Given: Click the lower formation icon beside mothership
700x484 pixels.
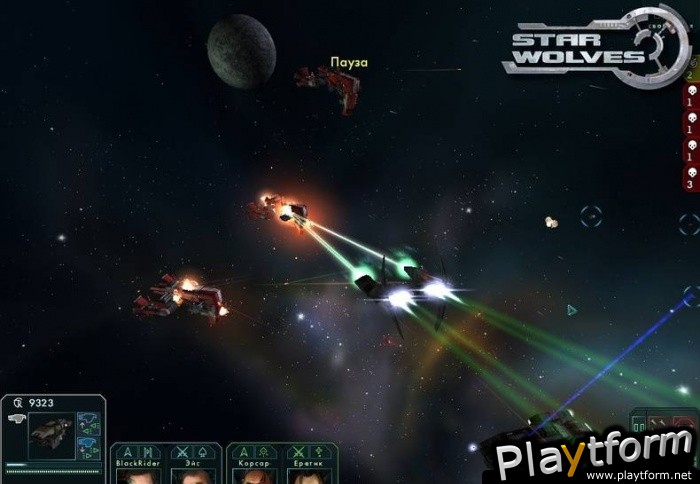Looking at the screenshot, I should click(89, 446).
